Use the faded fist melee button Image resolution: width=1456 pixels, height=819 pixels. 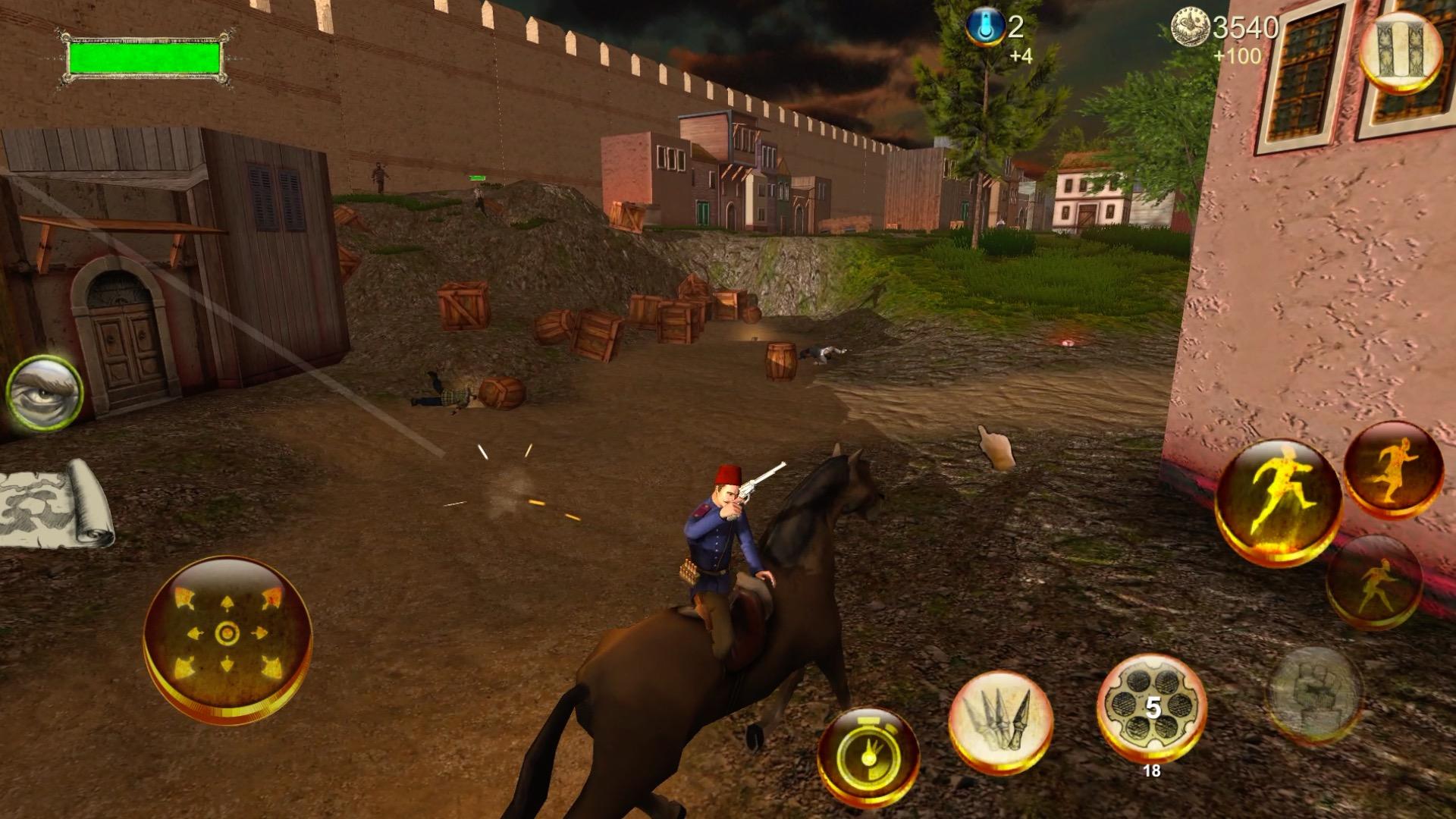(1316, 692)
